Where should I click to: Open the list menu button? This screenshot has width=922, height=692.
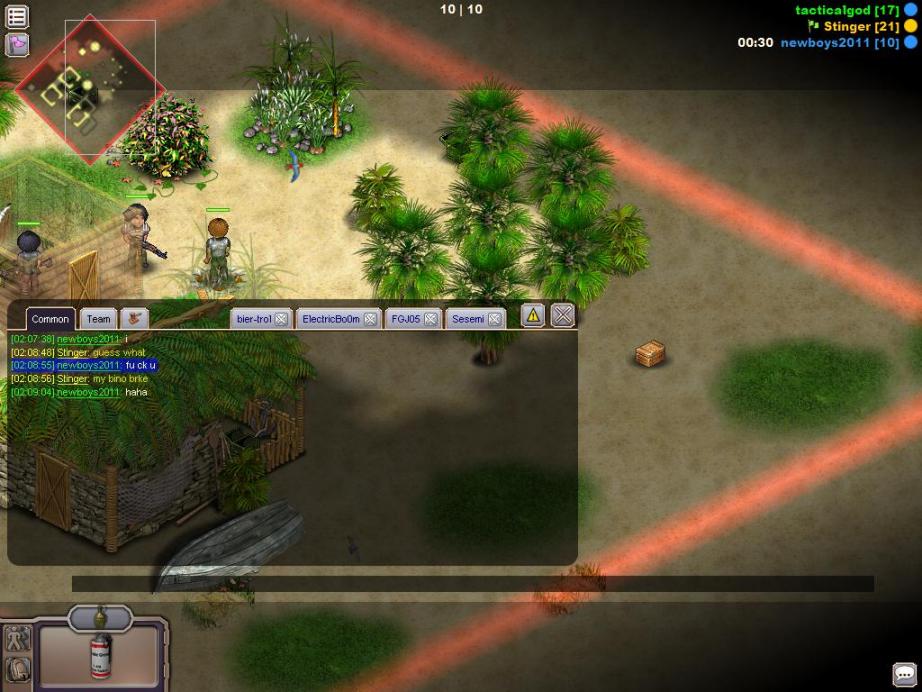pos(17,17)
